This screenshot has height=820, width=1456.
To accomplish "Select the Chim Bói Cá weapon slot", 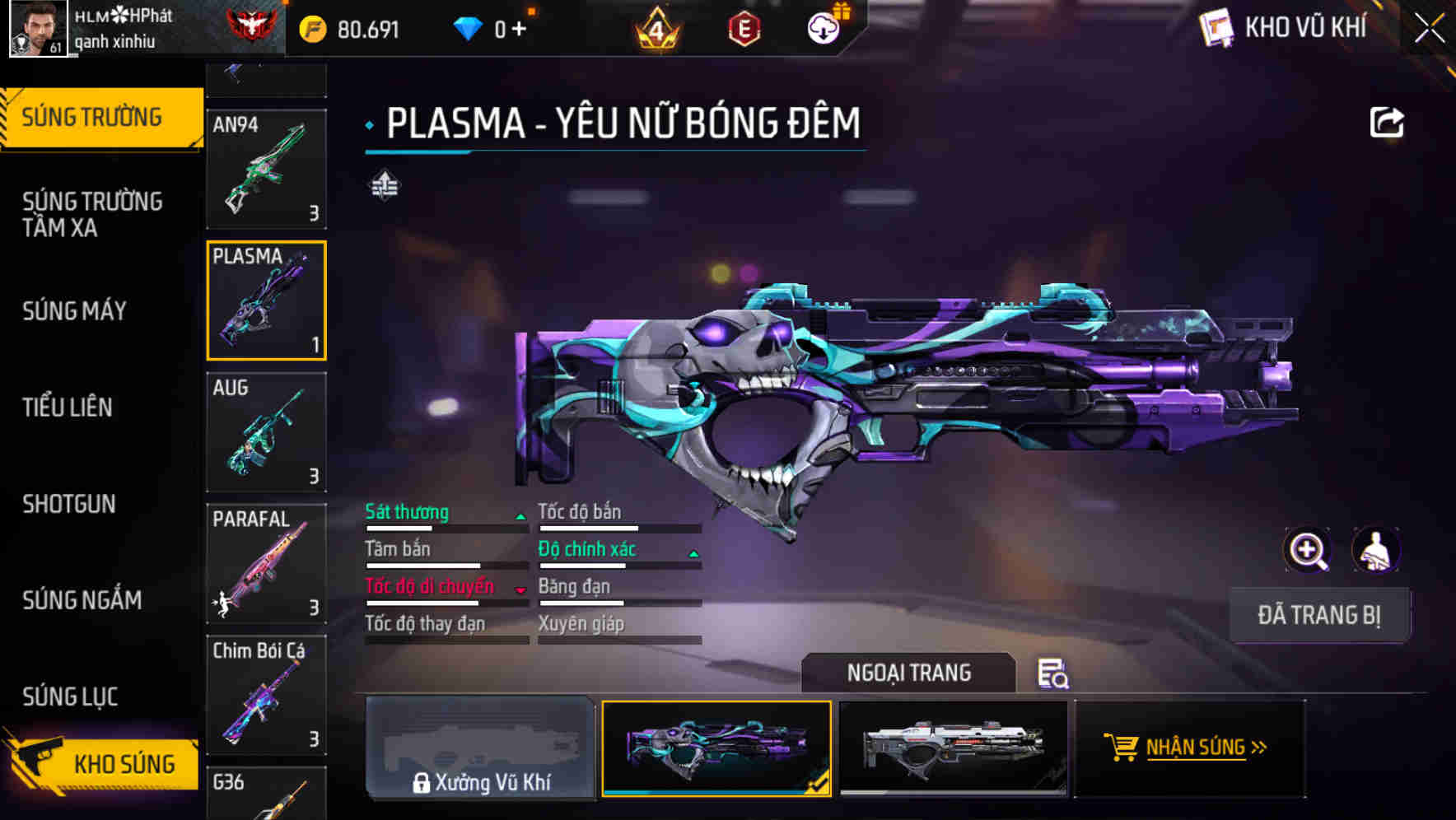I will [266, 695].
